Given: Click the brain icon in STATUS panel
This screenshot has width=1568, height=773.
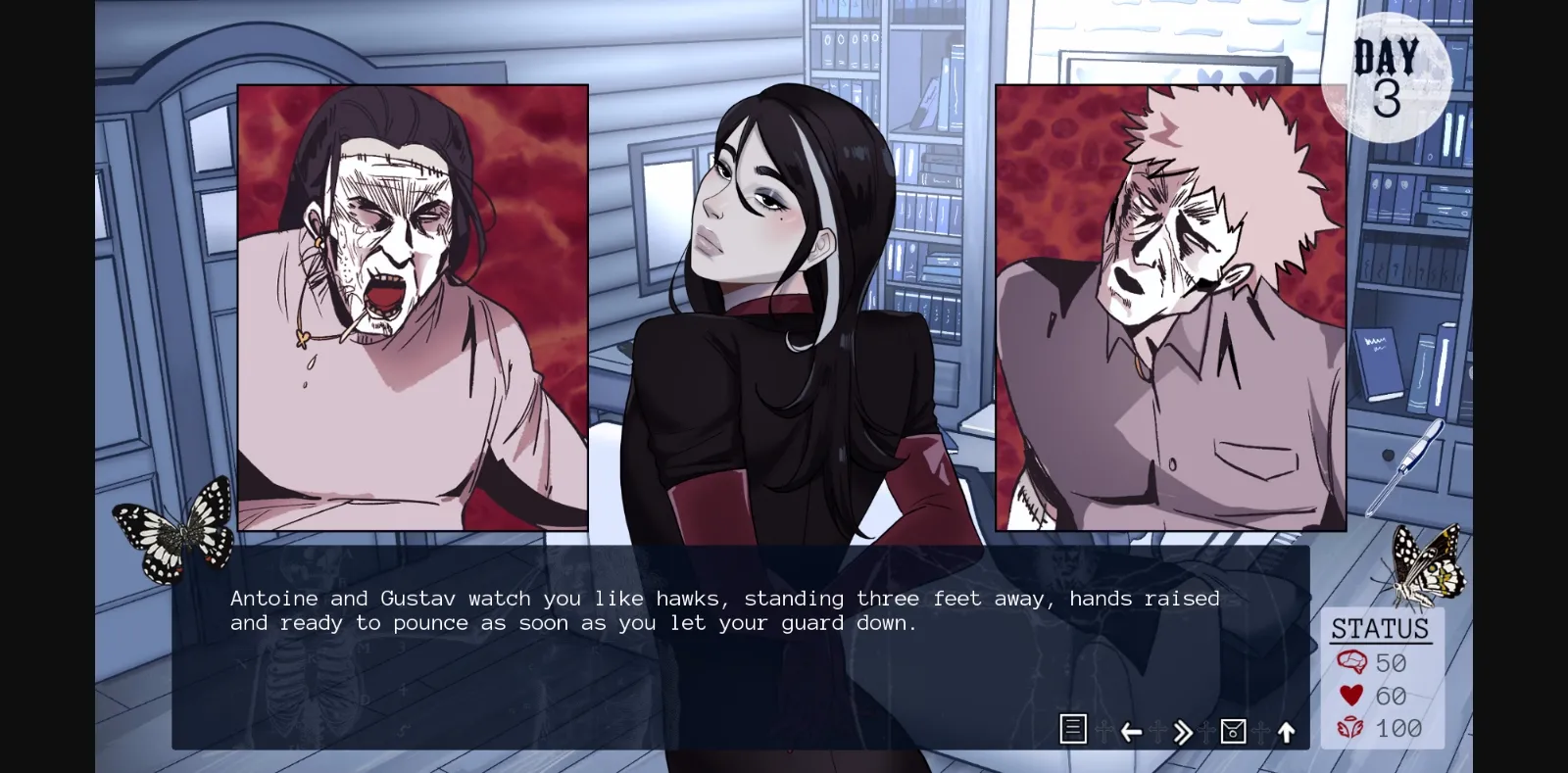Looking at the screenshot, I should (1350, 663).
